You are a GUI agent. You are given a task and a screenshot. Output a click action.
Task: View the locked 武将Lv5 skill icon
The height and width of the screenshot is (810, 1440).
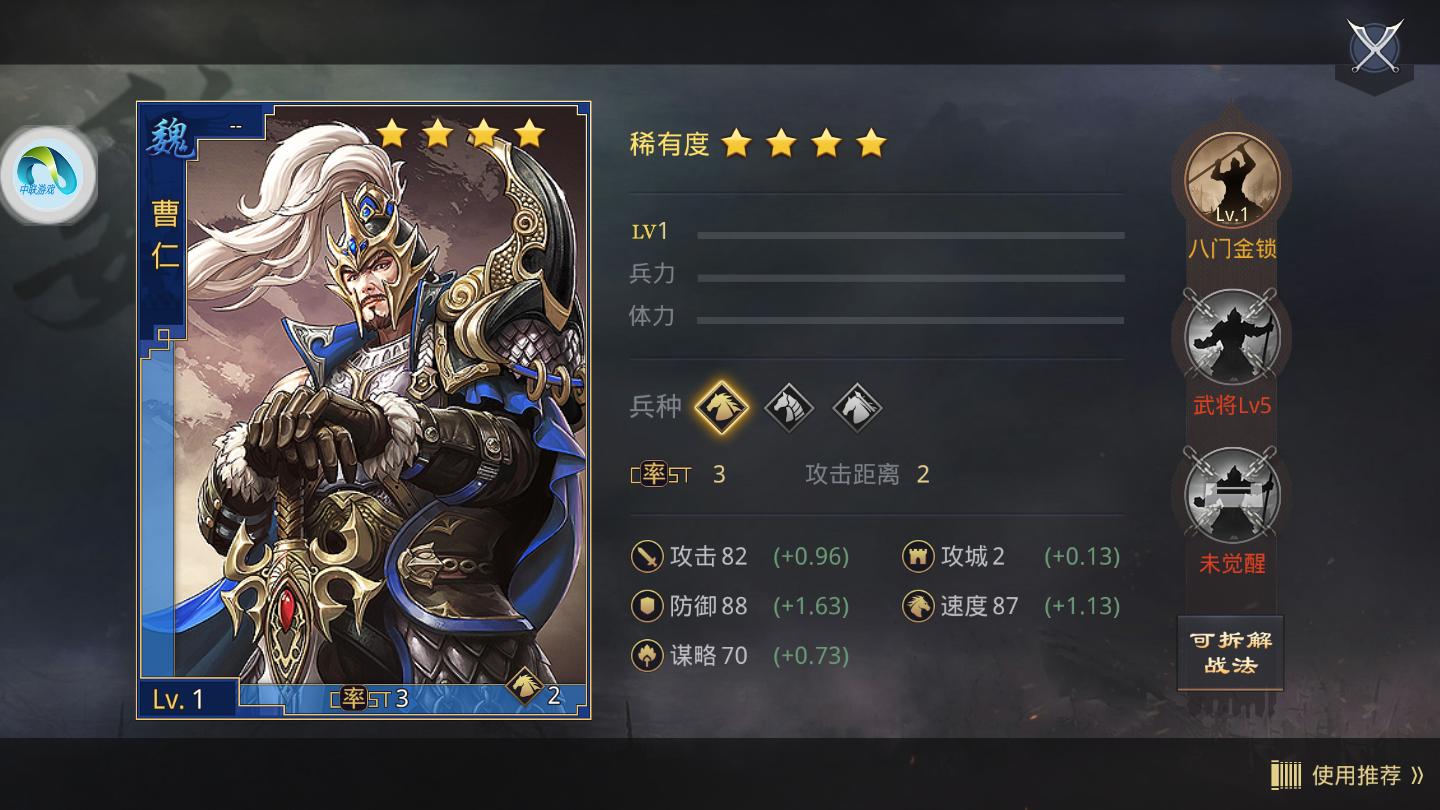click(x=1231, y=339)
